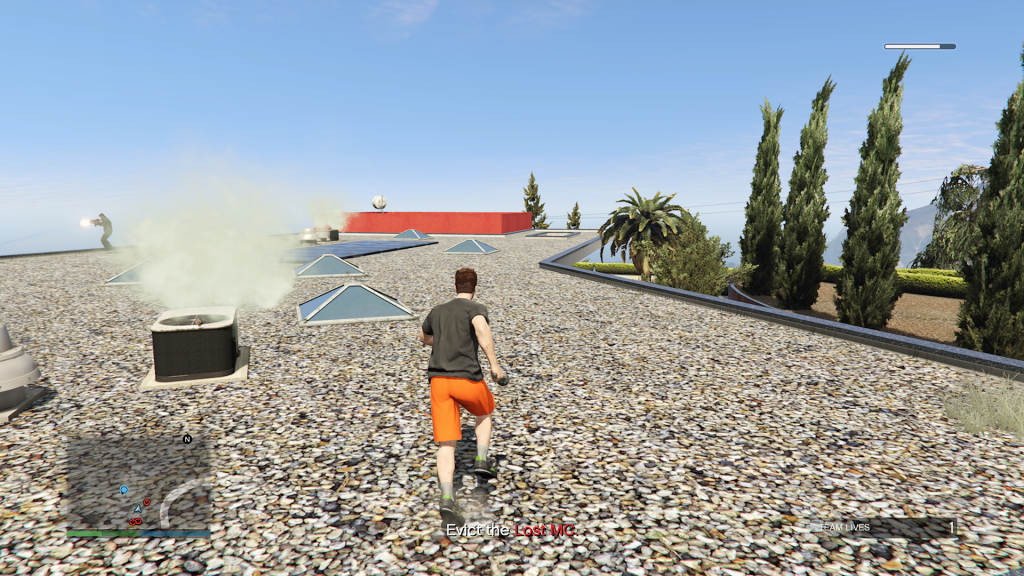This screenshot has height=576, width=1024.
Task: Select the north compass marker on the minimap
Action: (x=187, y=439)
